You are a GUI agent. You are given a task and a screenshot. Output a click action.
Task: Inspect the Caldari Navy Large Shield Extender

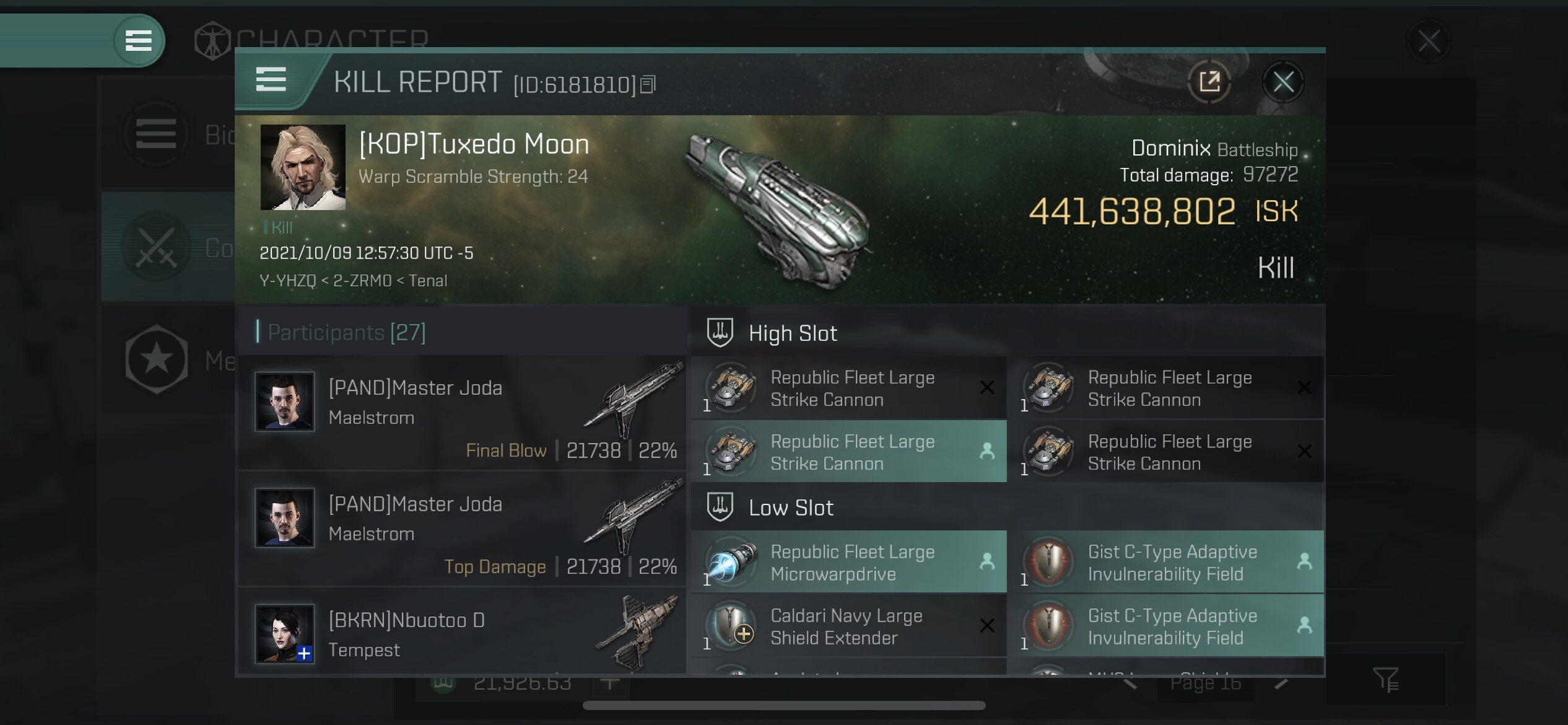tap(848, 626)
